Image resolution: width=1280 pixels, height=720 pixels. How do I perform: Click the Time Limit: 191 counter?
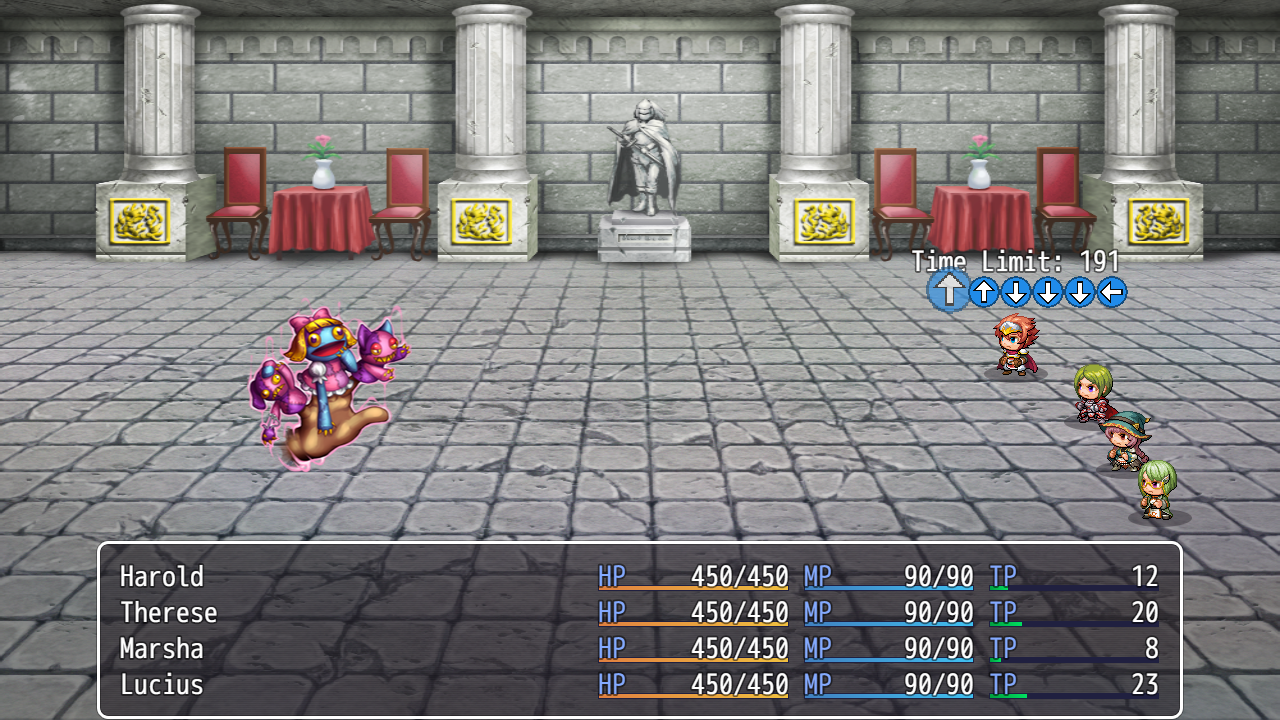(1013, 261)
